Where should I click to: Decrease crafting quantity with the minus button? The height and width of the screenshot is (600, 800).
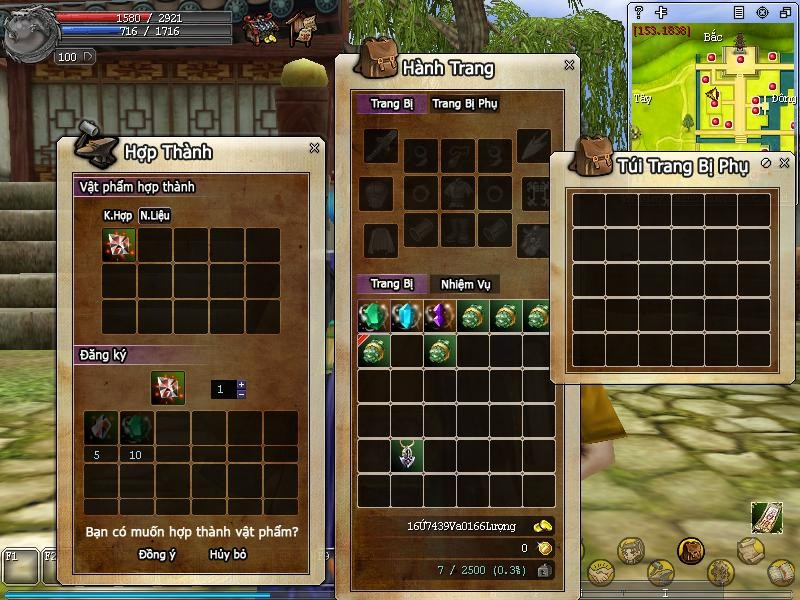tap(241, 394)
